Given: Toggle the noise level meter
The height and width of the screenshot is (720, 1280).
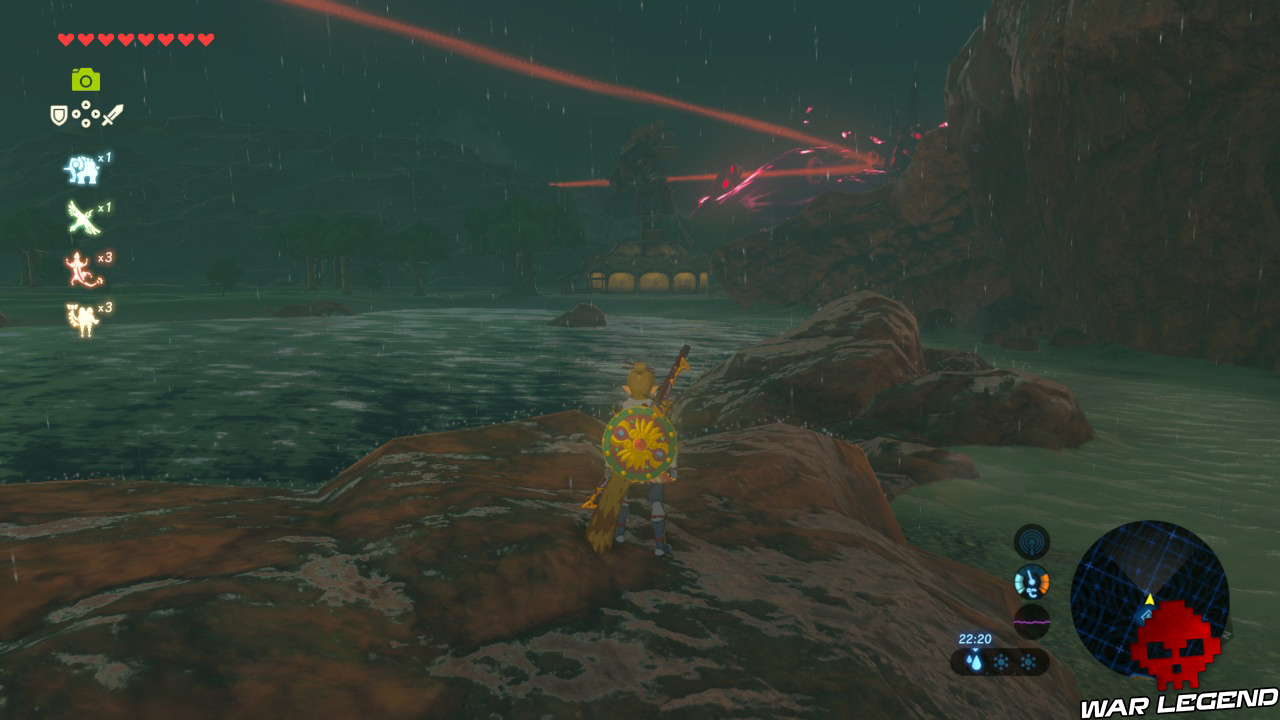Looking at the screenshot, I should [x=1033, y=621].
